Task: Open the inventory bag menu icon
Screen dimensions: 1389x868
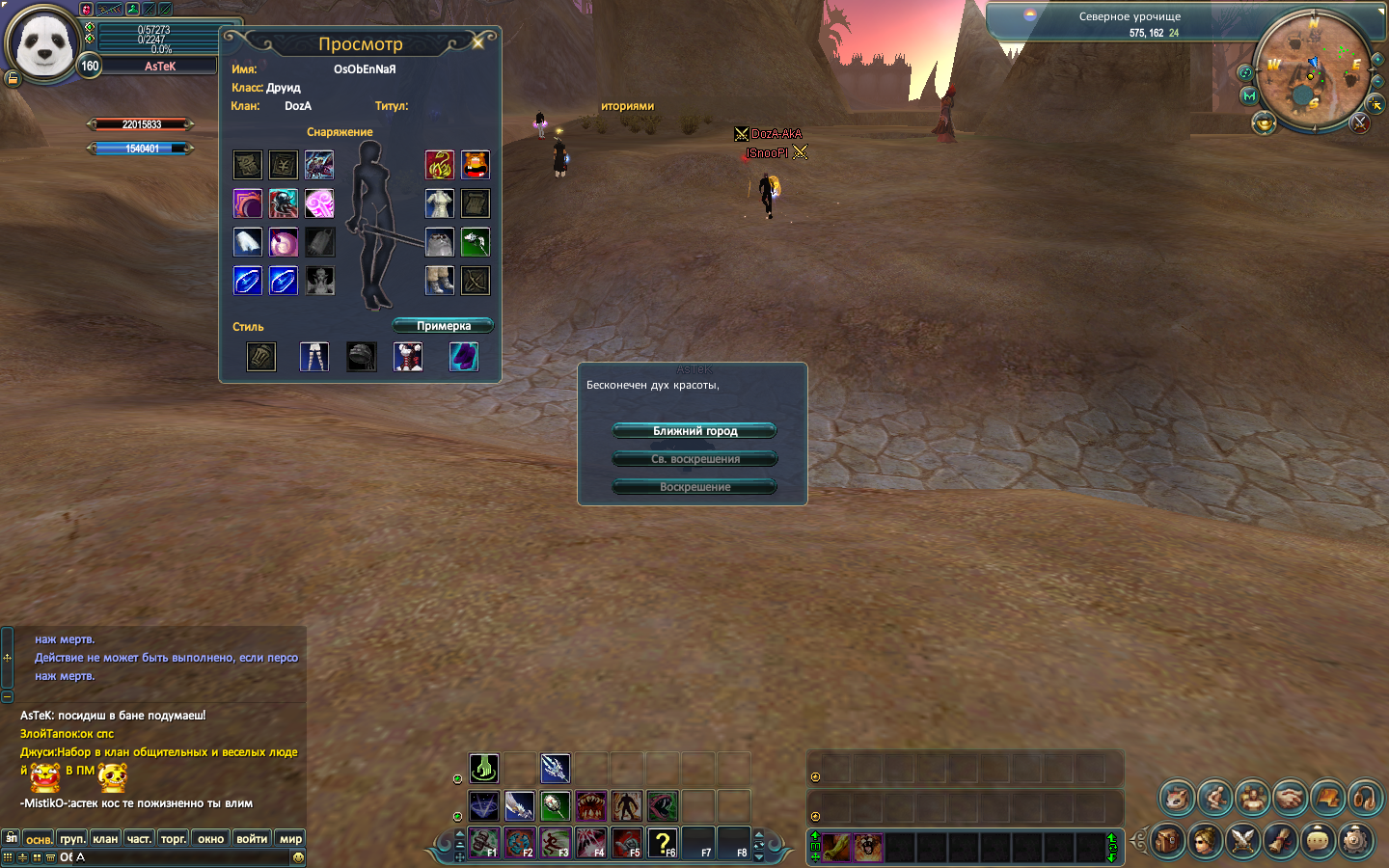Action: [x=1167, y=841]
